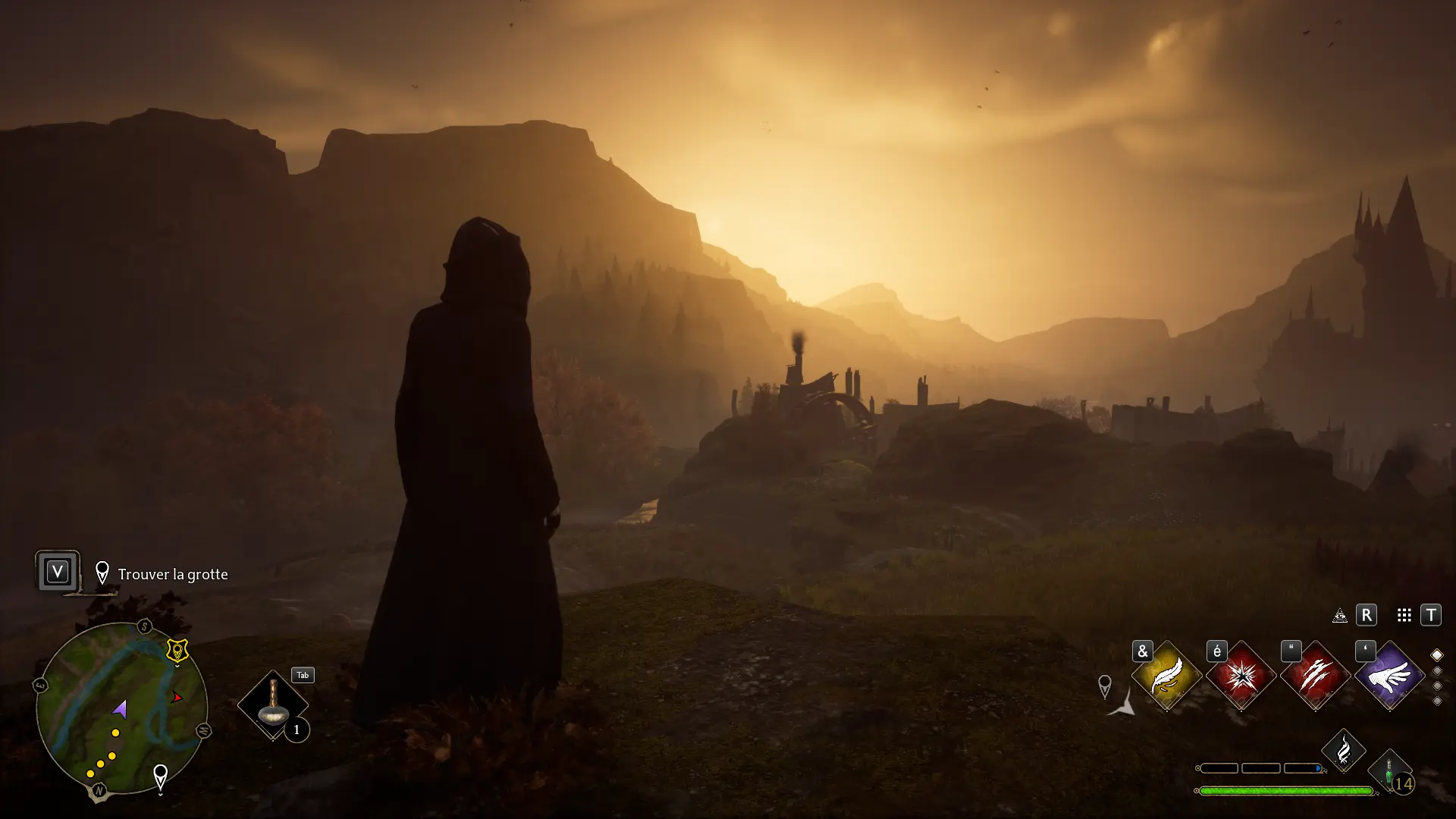The height and width of the screenshot is (819, 1456).
Task: Select the potion flask tool slot
Action: click(273, 705)
